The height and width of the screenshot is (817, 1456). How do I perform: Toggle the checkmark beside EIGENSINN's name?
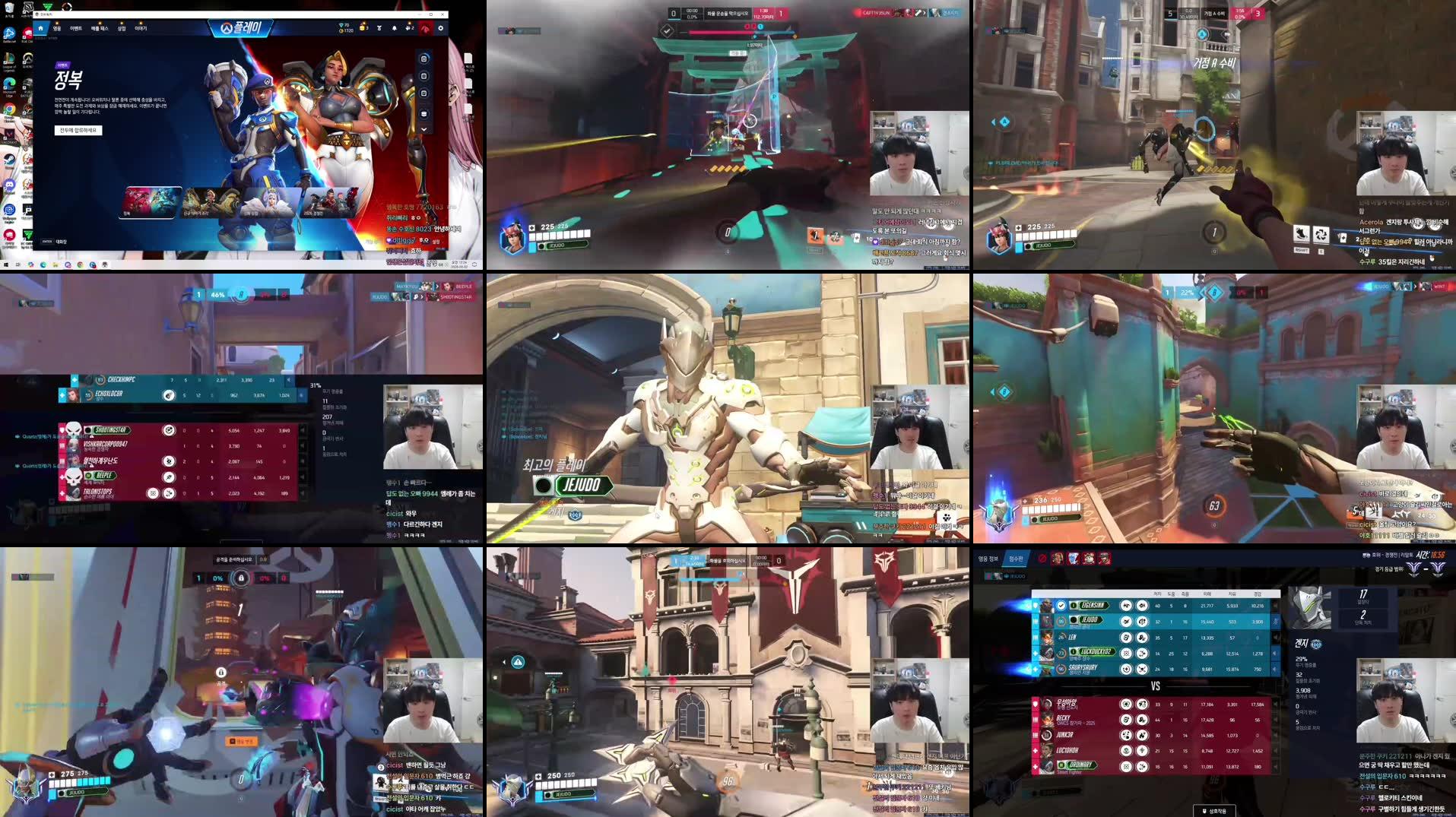pyautogui.click(x=1061, y=606)
